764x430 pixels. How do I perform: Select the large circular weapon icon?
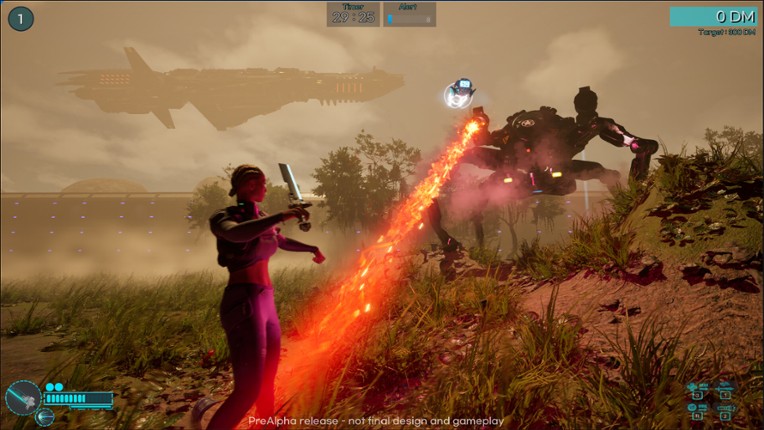coord(22,397)
